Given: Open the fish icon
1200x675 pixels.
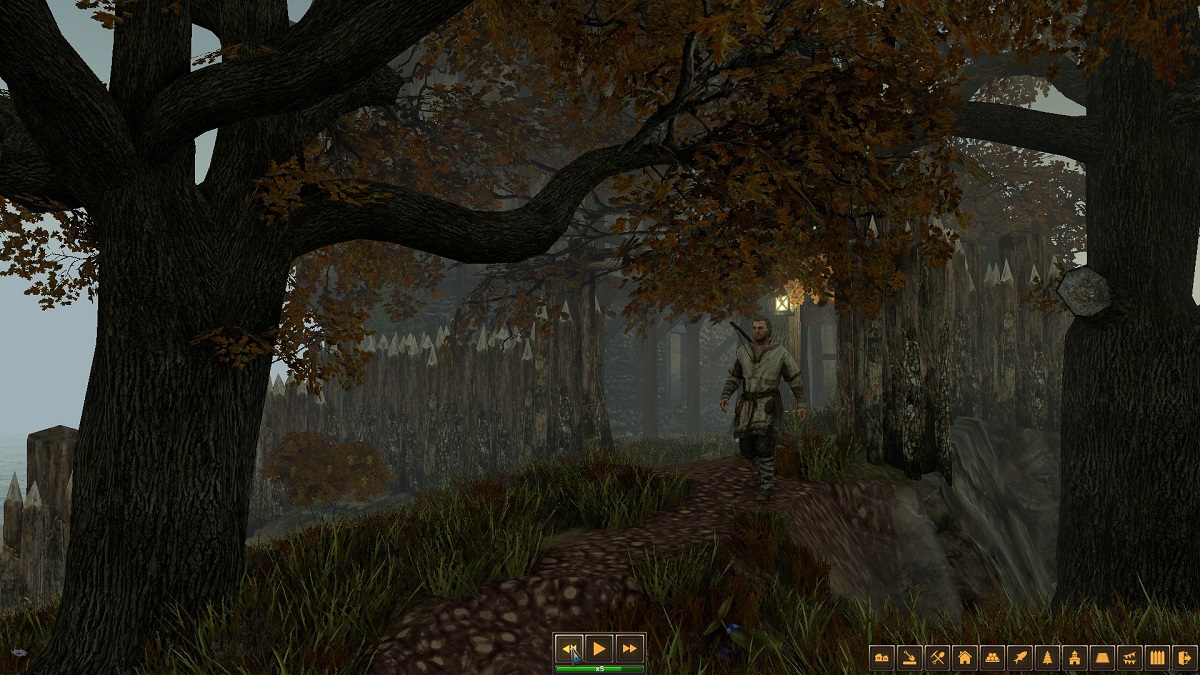Looking at the screenshot, I should click(1020, 657).
